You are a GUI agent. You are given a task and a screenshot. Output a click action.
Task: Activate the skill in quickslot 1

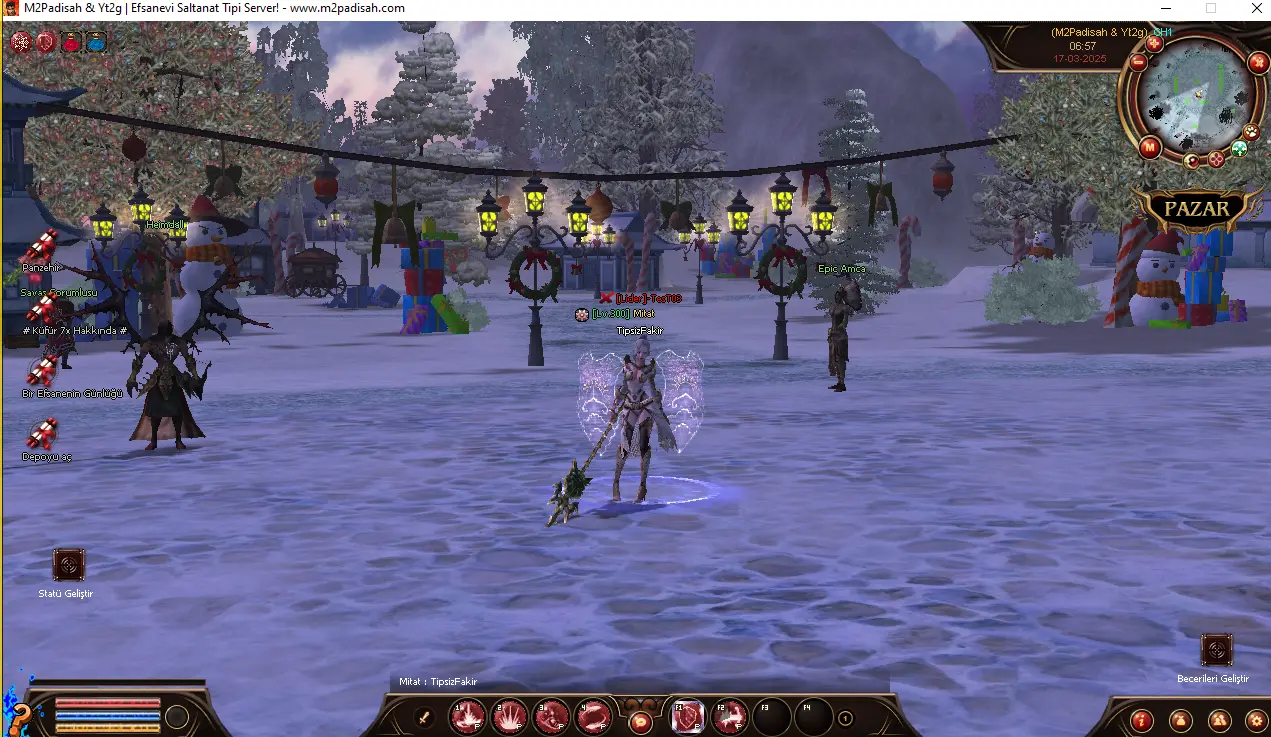point(468,716)
